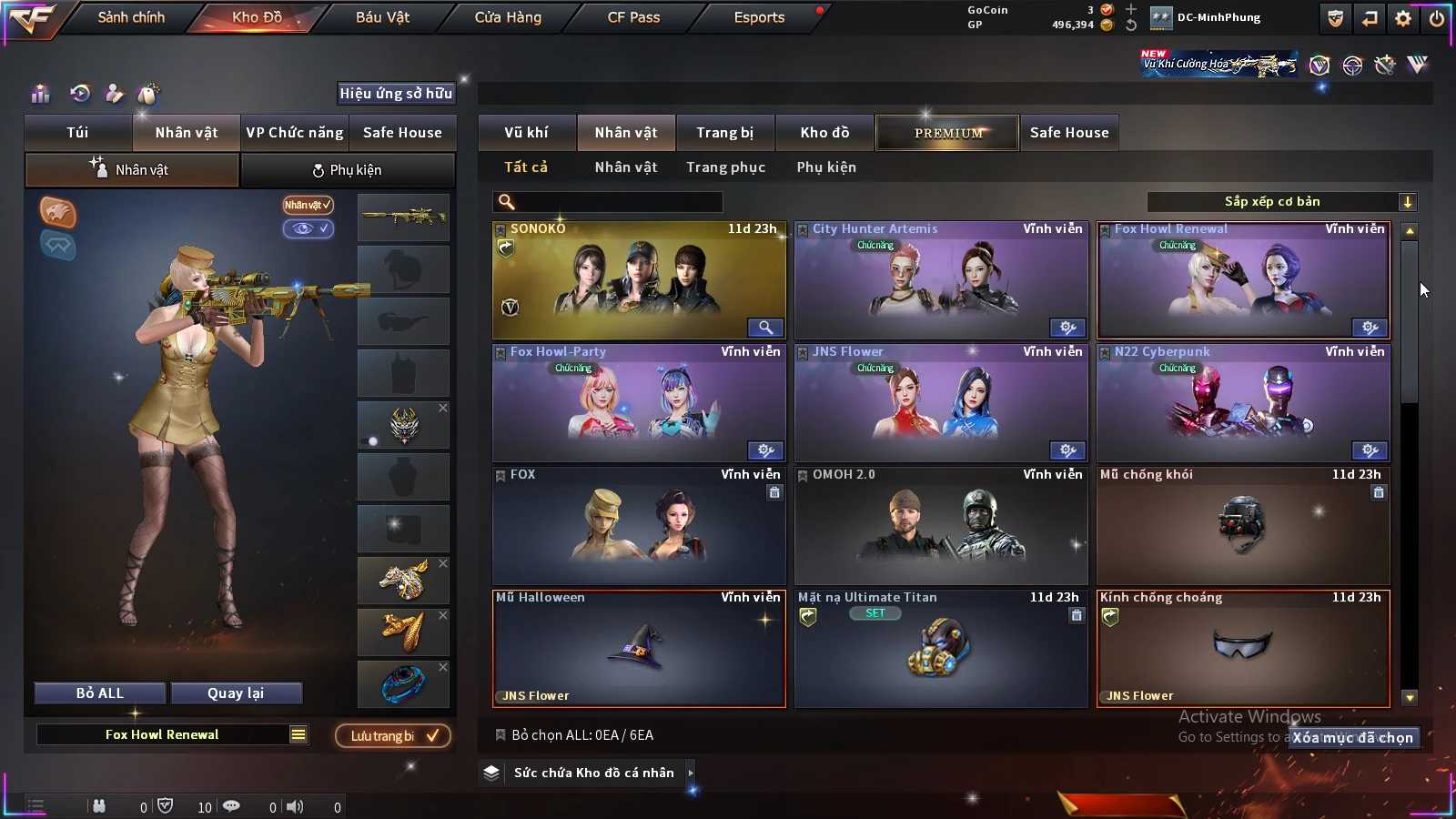1456x819 pixels.
Task: Save loadout with Lưu trang bị
Action: click(x=393, y=736)
